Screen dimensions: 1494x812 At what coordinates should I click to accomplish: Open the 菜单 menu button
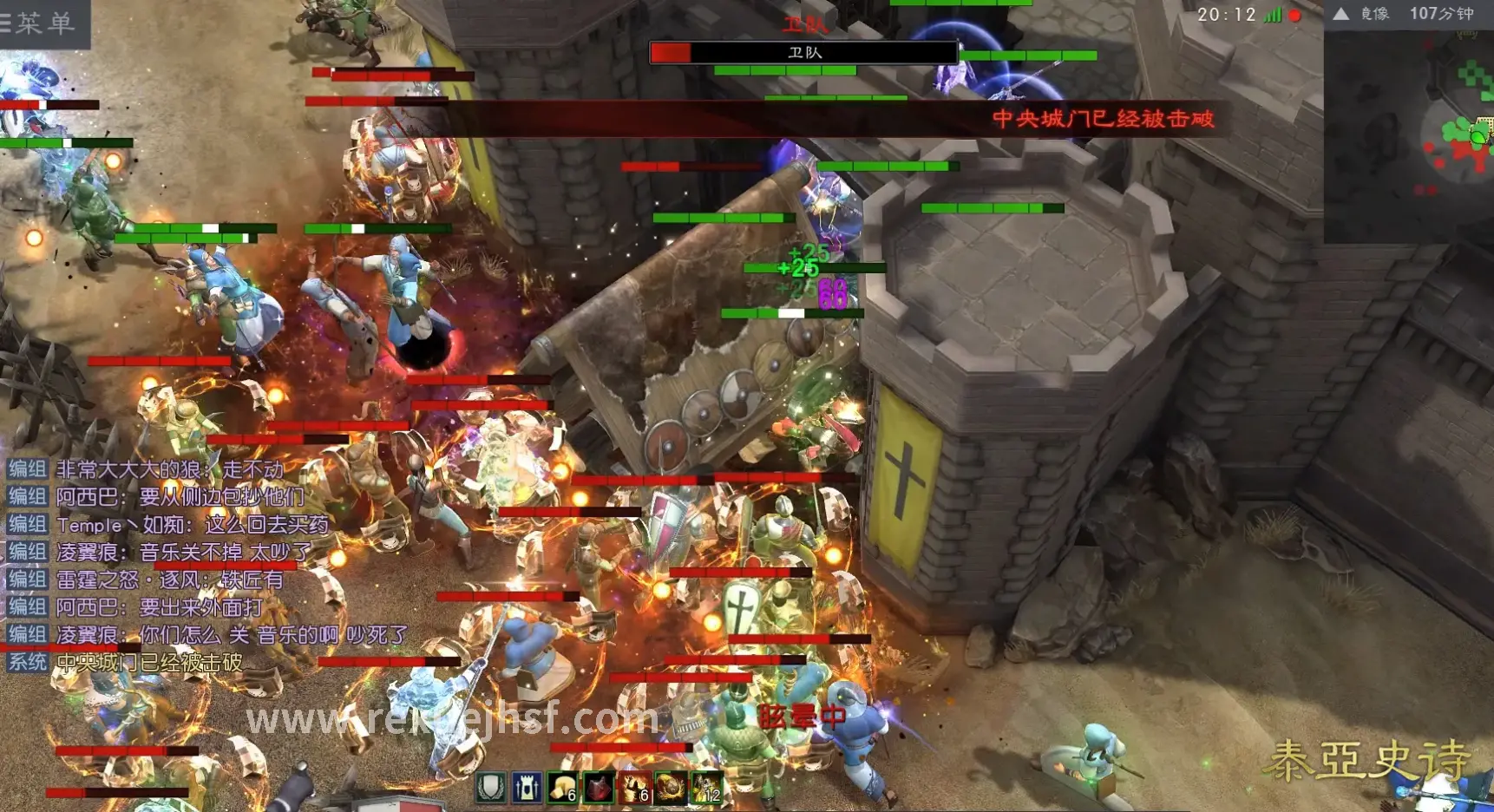point(42,23)
